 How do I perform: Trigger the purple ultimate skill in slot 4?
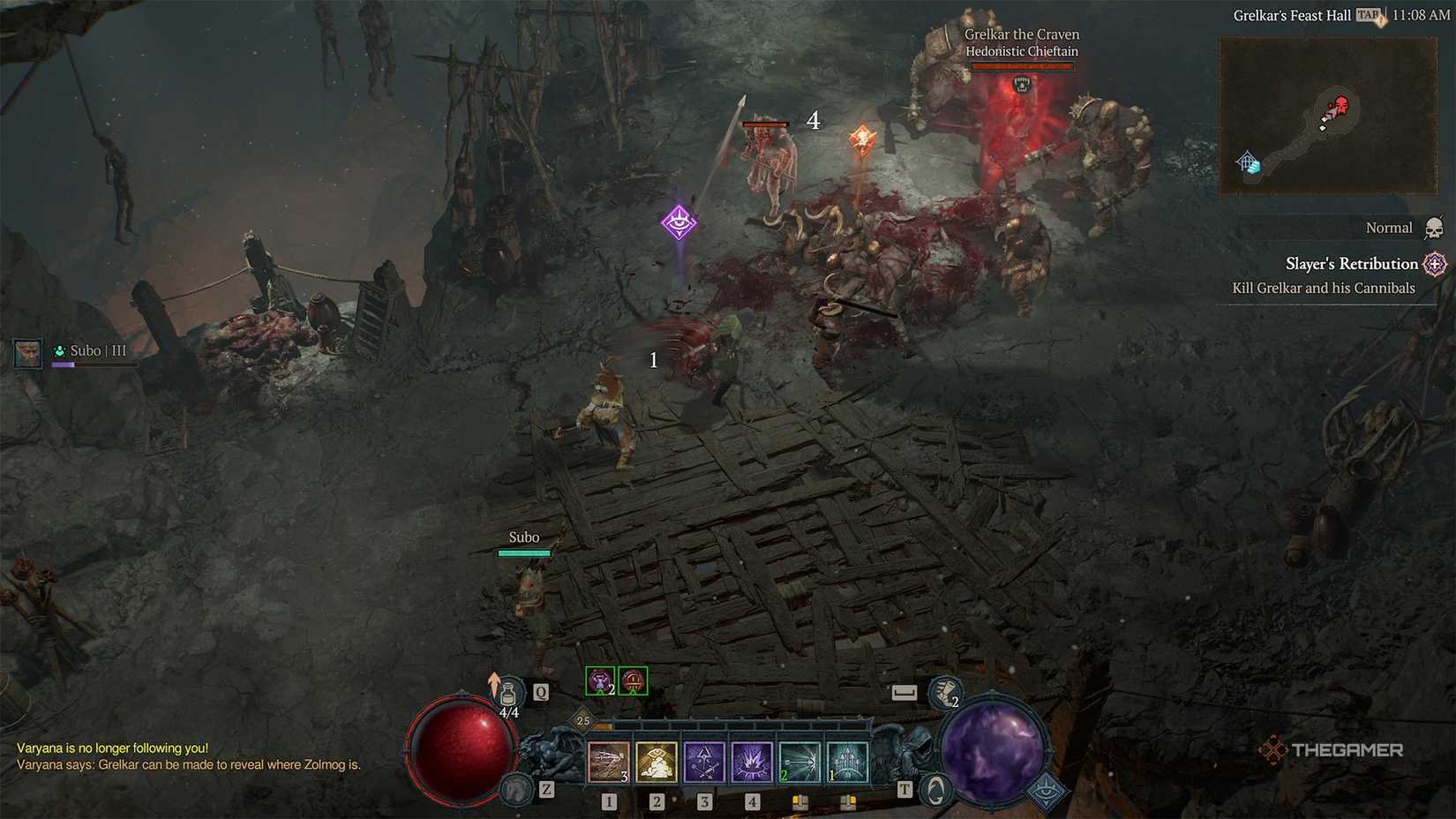click(753, 762)
